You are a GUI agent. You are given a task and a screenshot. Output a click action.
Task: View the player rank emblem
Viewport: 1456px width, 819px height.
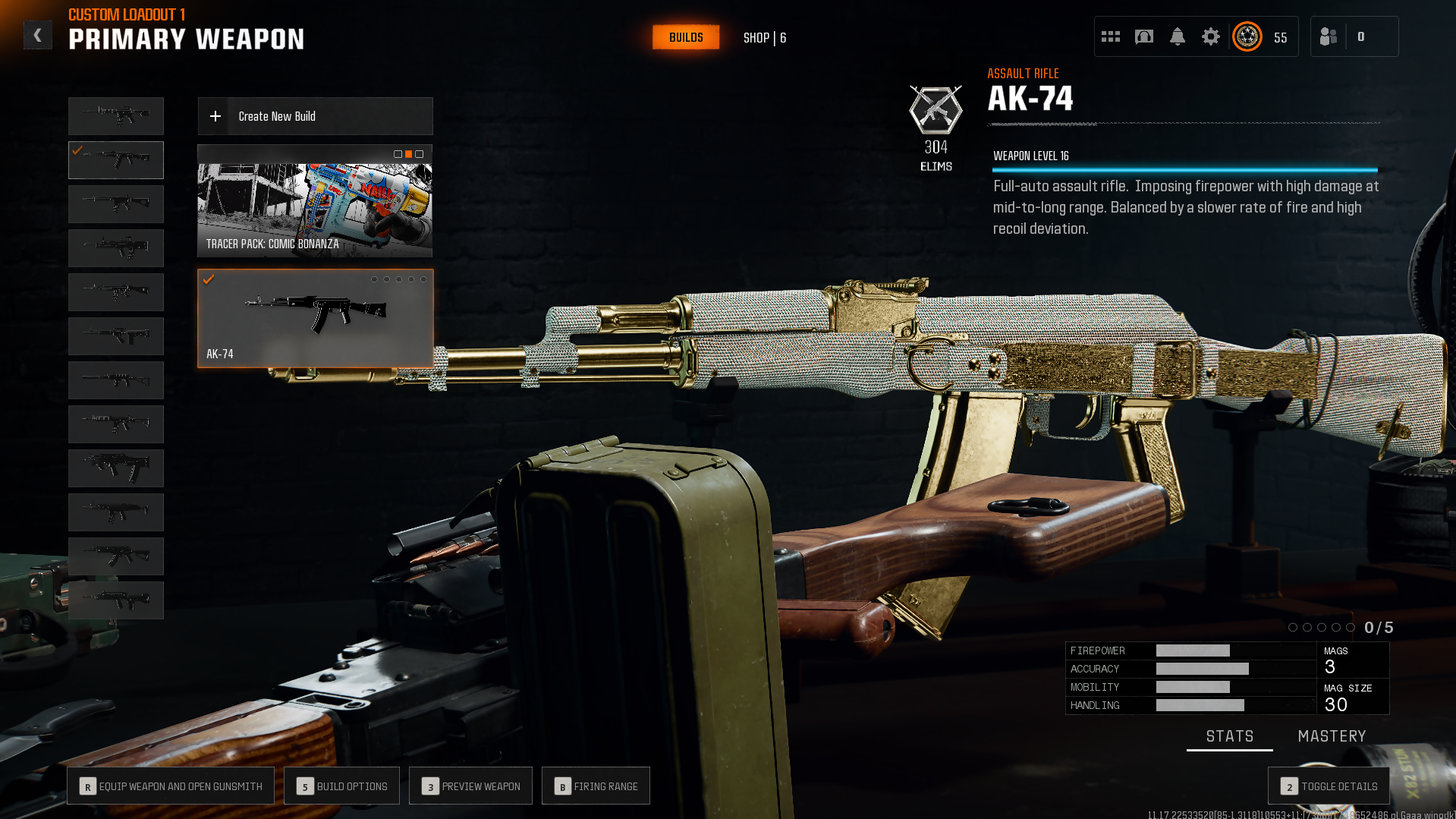[1247, 36]
